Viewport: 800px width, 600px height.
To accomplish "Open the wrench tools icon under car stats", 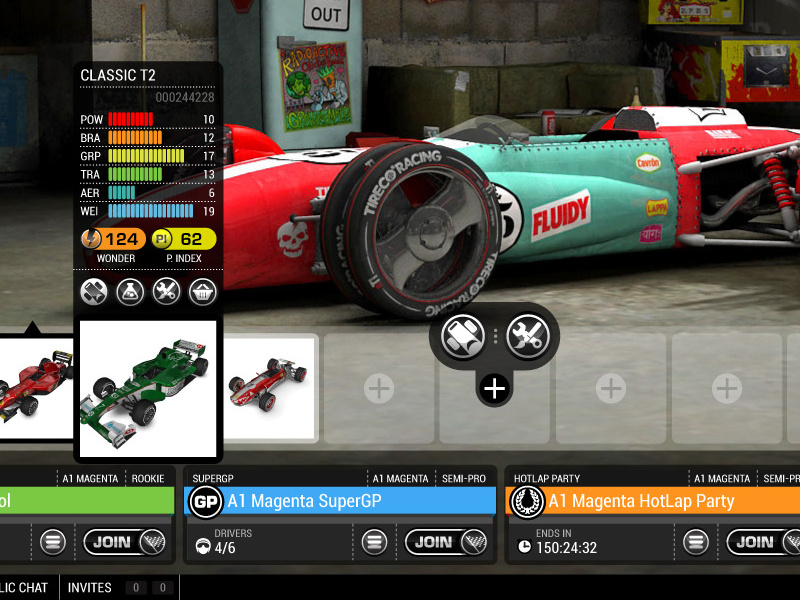I will click(166, 292).
